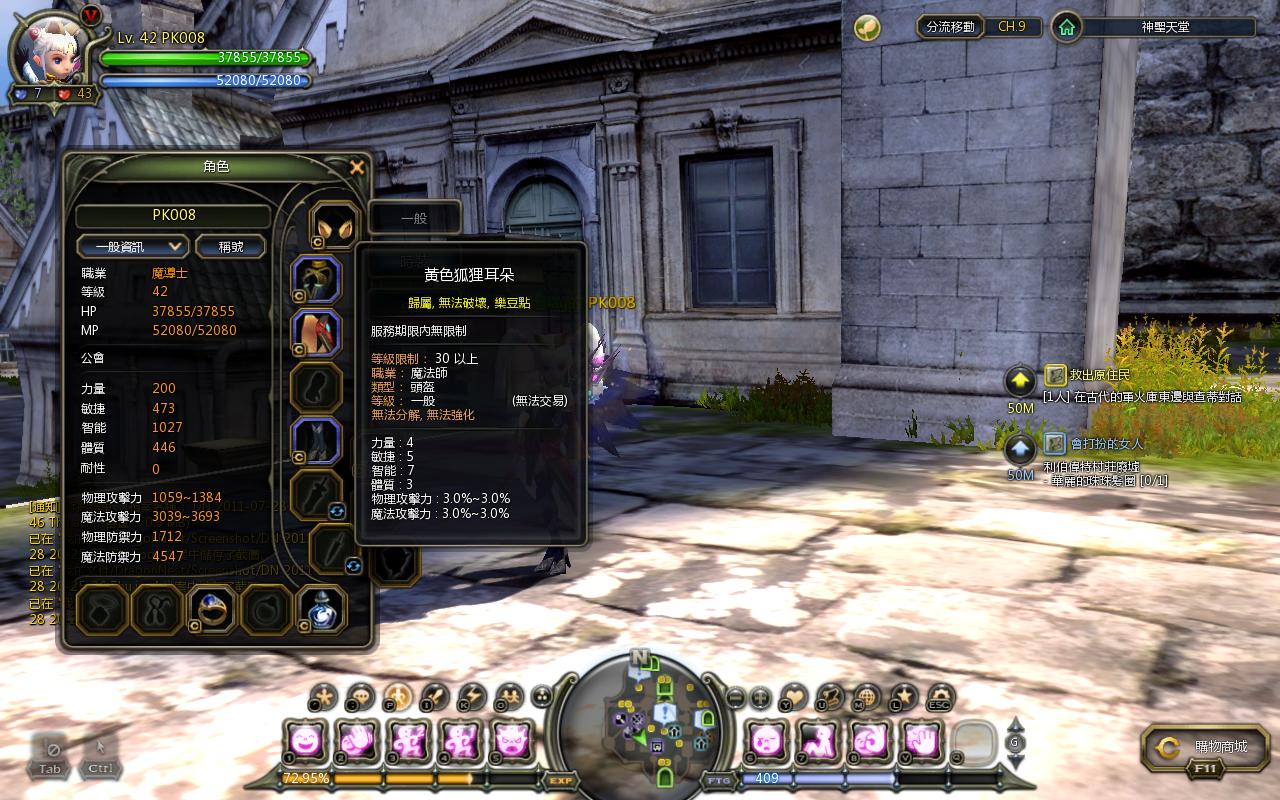This screenshot has height=800, width=1280.
Task: Open the ESC system menu icon
Action: click(939, 697)
